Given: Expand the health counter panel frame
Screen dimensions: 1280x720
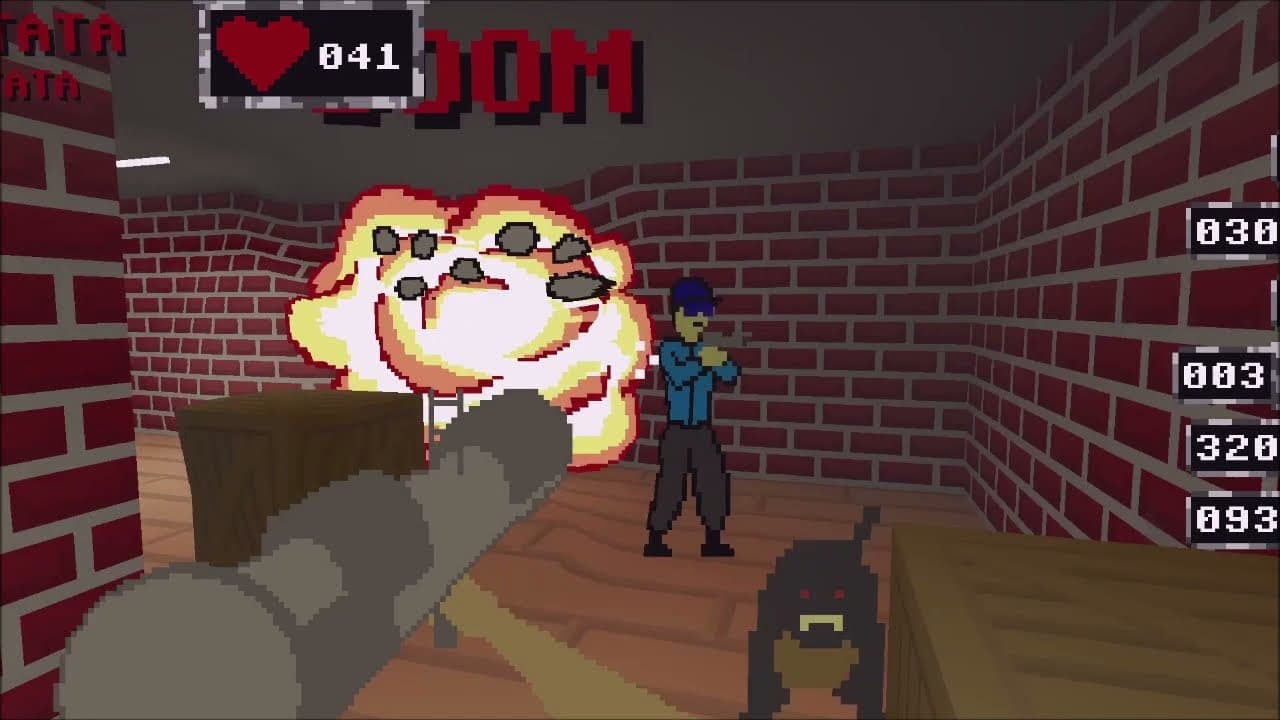Looking at the screenshot, I should click(x=310, y=55).
